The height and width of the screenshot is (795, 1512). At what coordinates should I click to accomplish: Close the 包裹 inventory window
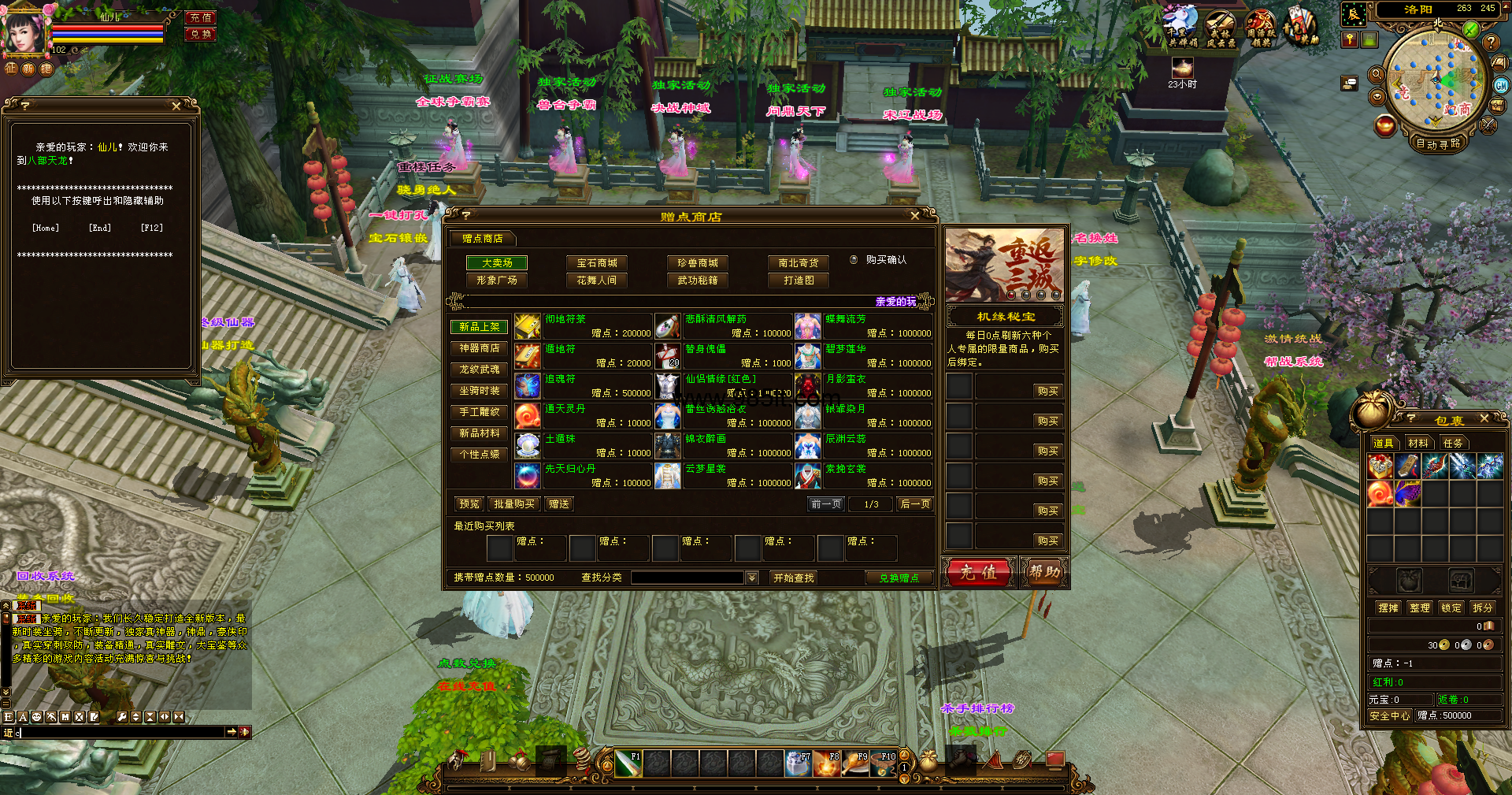tap(1484, 418)
